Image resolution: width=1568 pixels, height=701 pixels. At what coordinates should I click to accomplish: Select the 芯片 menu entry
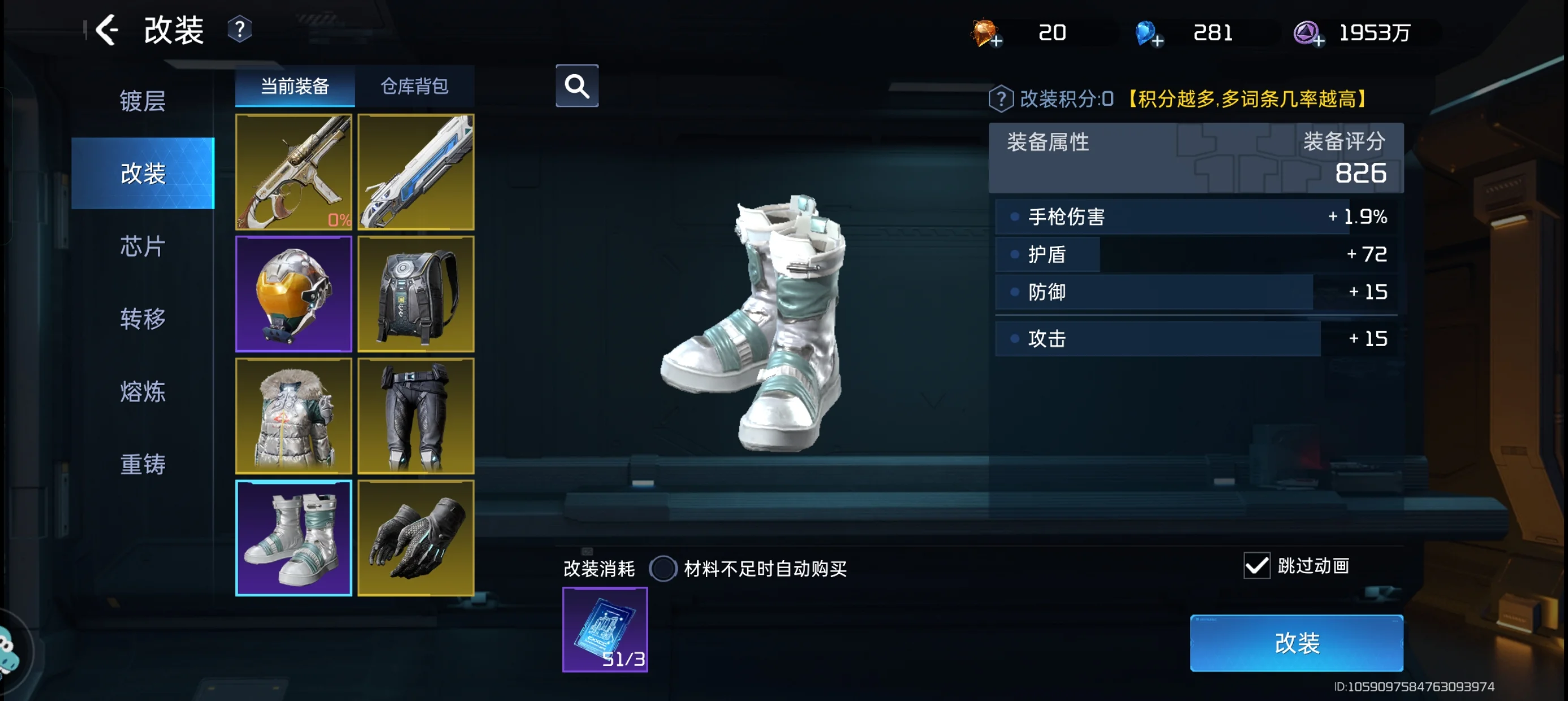tap(143, 246)
